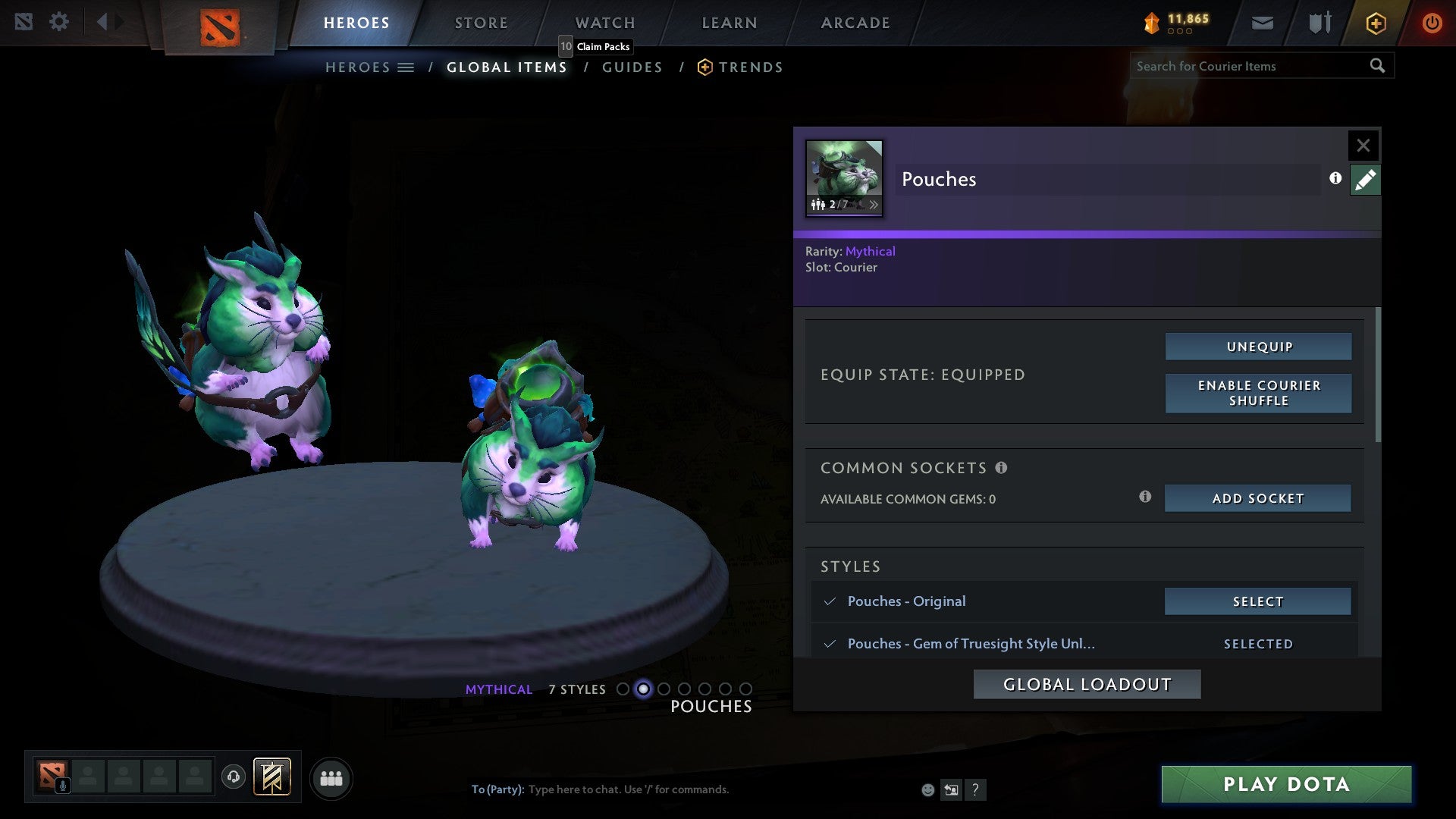1456x819 pixels.
Task: Open the emoticon smiley icon in chat
Action: [x=927, y=789]
